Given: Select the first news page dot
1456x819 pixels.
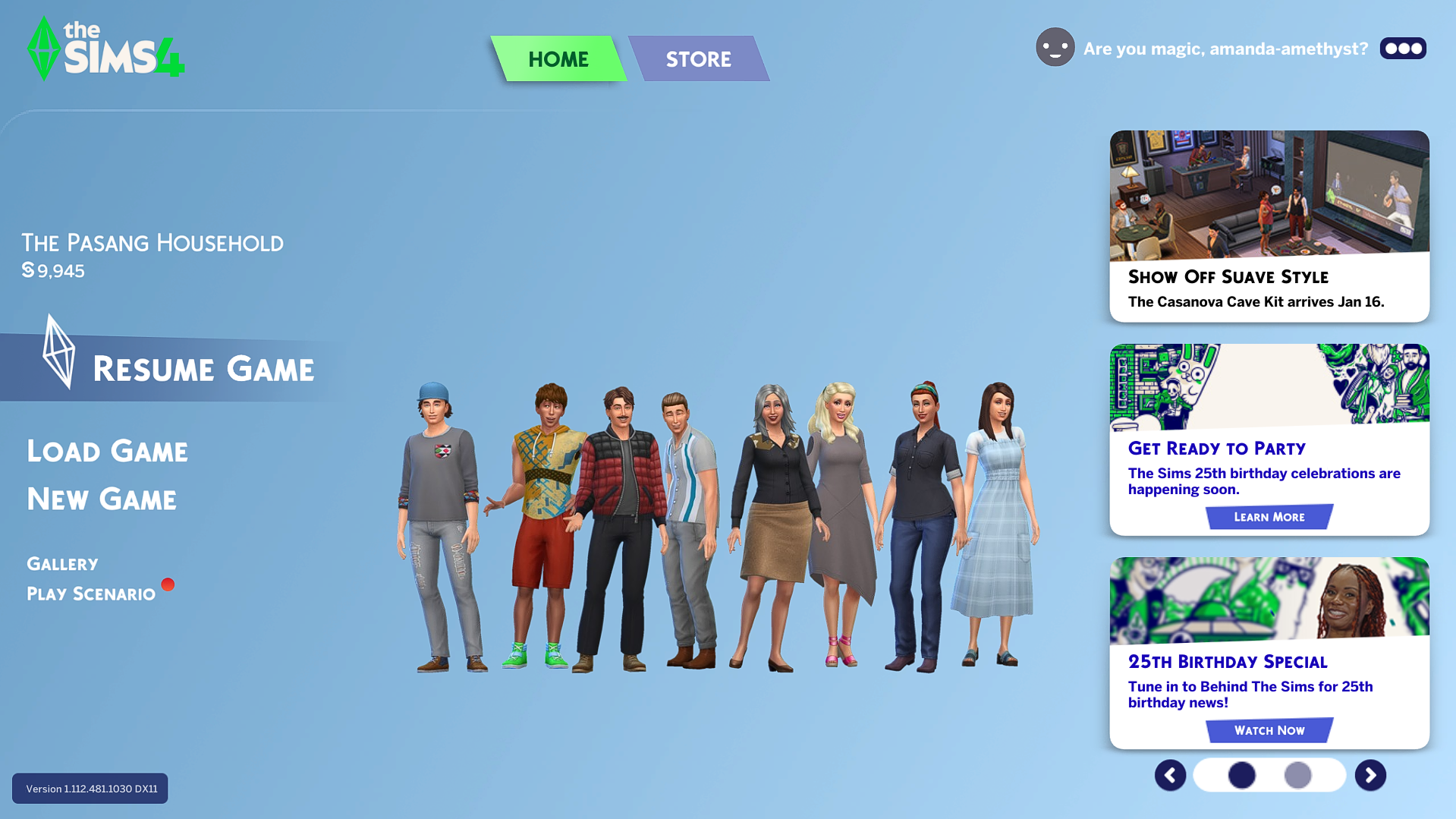Looking at the screenshot, I should tap(1241, 775).
